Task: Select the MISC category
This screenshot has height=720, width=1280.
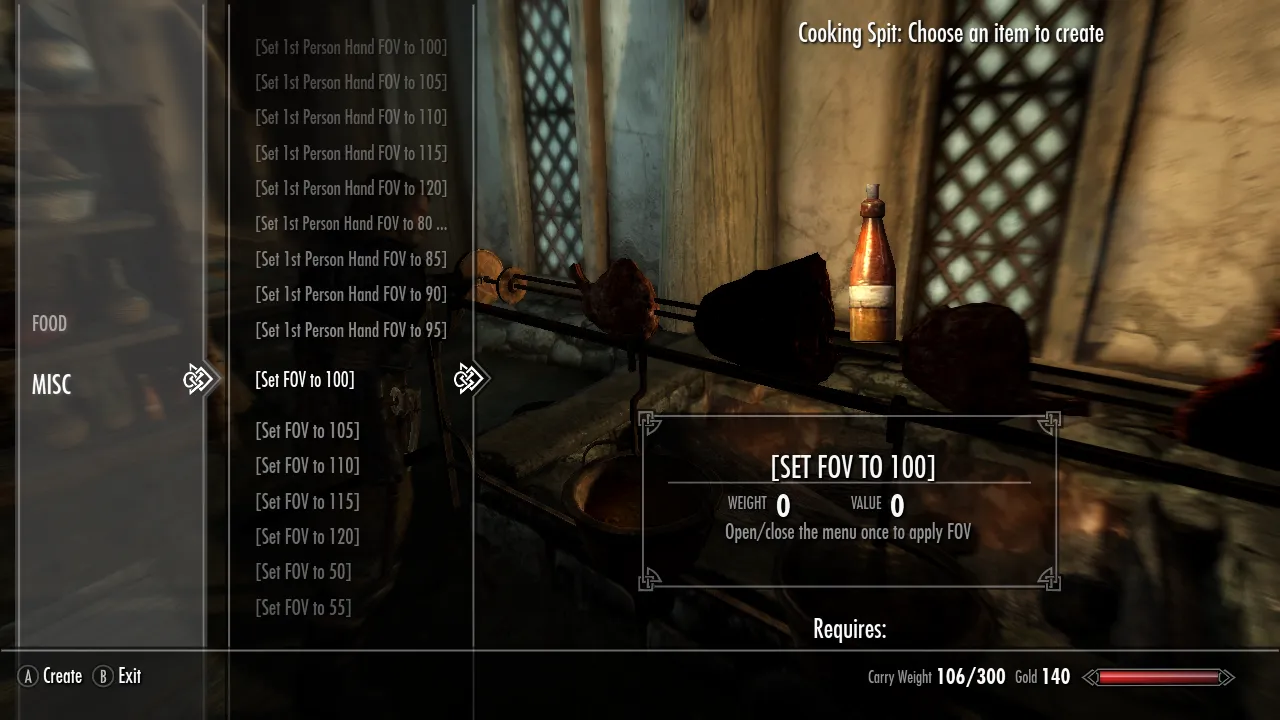Action: coord(52,385)
